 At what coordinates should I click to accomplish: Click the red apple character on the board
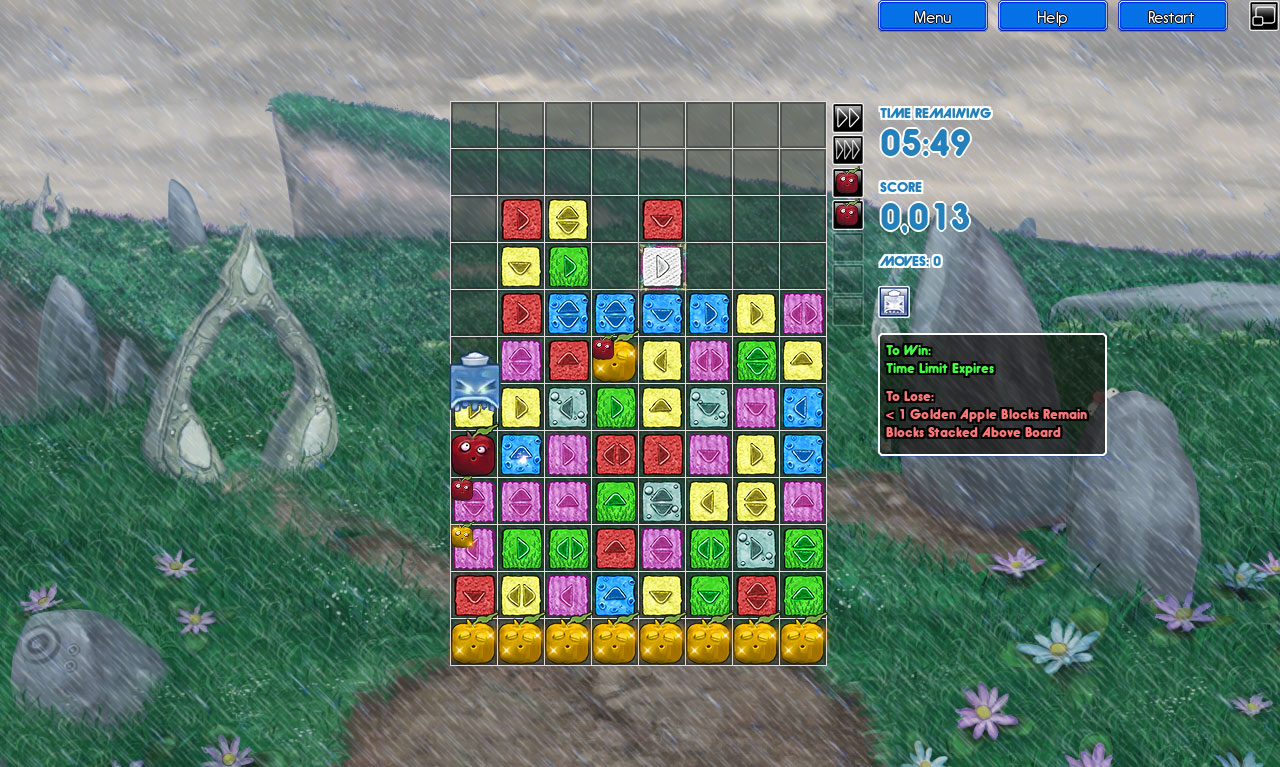472,453
